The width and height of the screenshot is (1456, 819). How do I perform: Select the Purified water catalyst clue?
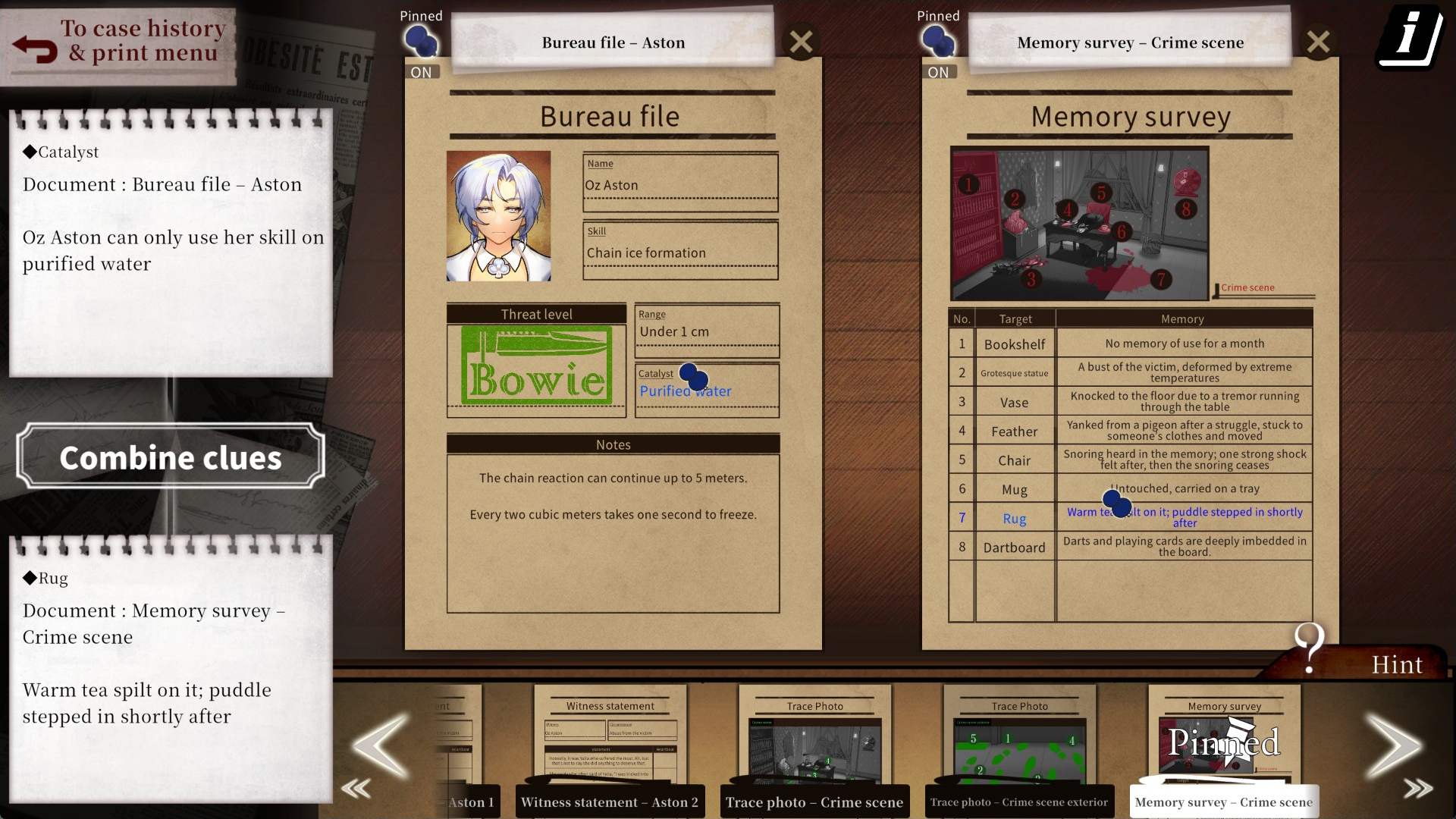pyautogui.click(x=686, y=391)
